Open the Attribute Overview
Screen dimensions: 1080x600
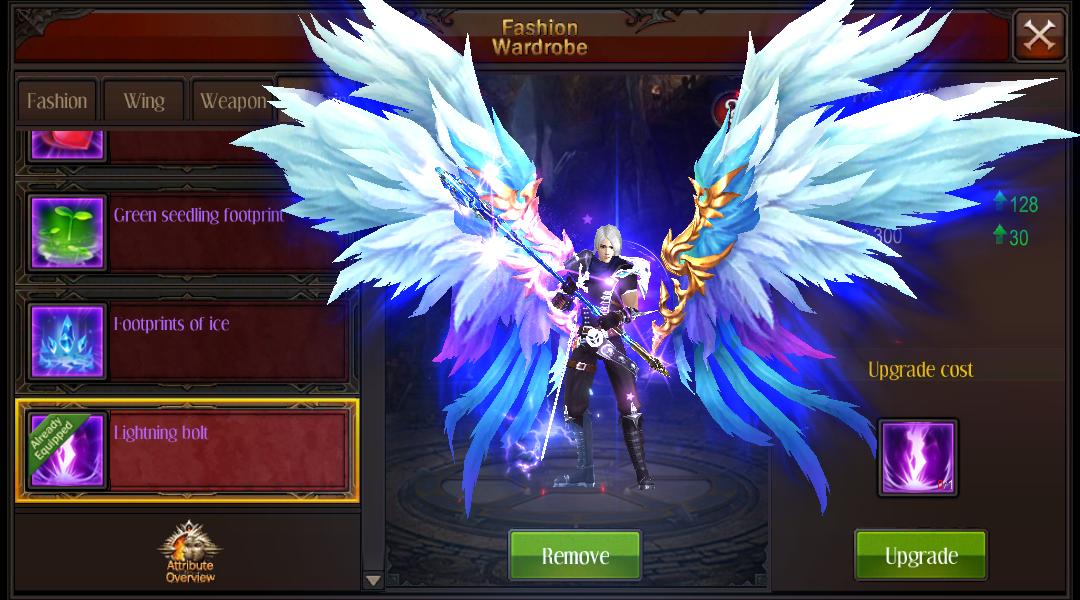pyautogui.click(x=189, y=551)
